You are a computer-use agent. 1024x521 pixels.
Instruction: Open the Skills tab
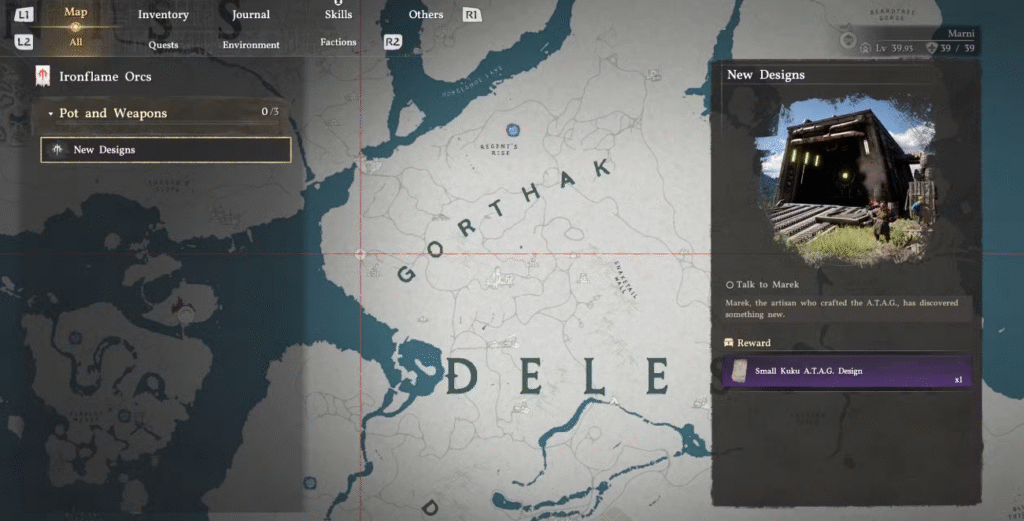point(338,15)
